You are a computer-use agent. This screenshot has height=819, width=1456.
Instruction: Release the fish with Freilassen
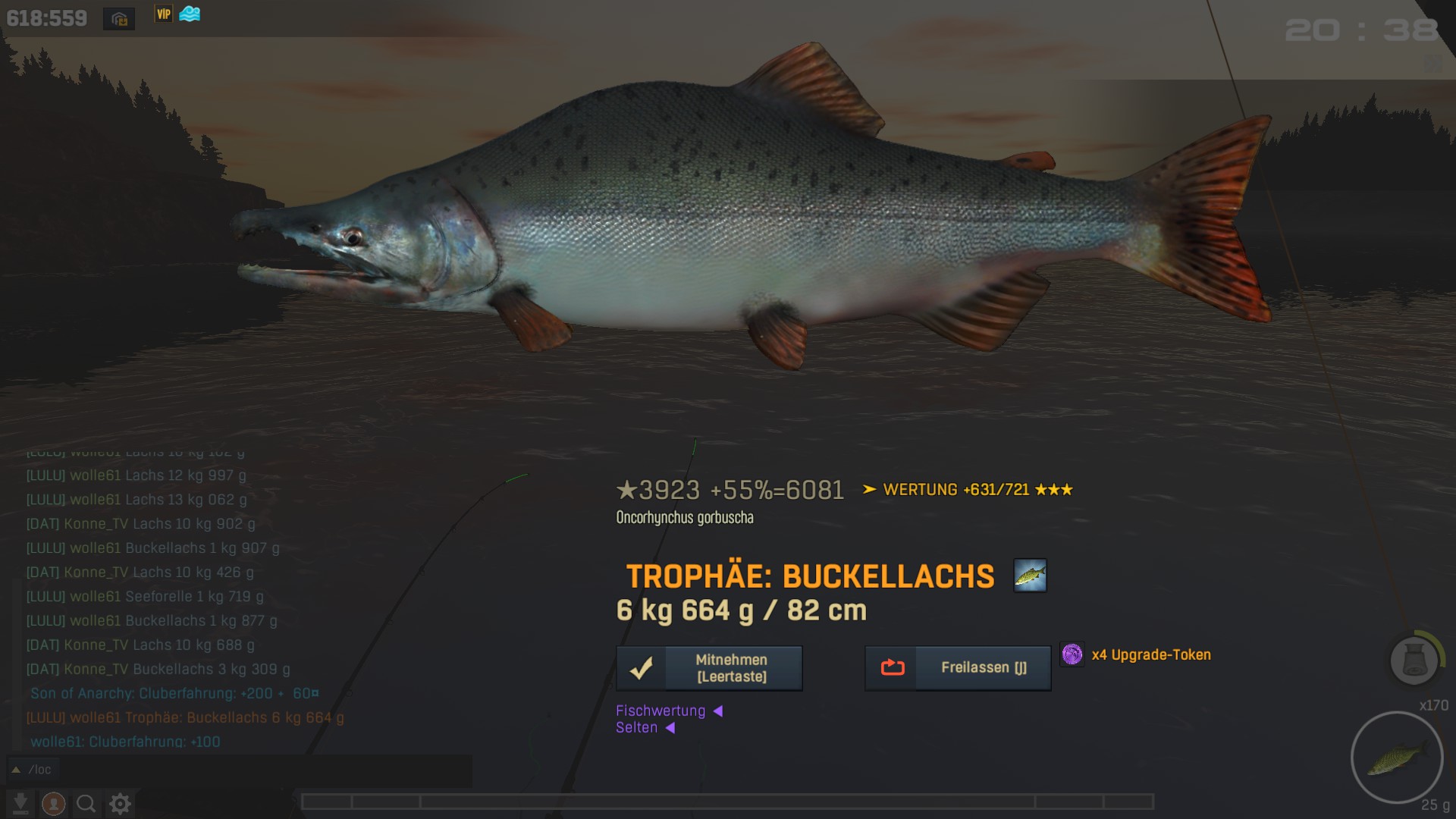[958, 668]
